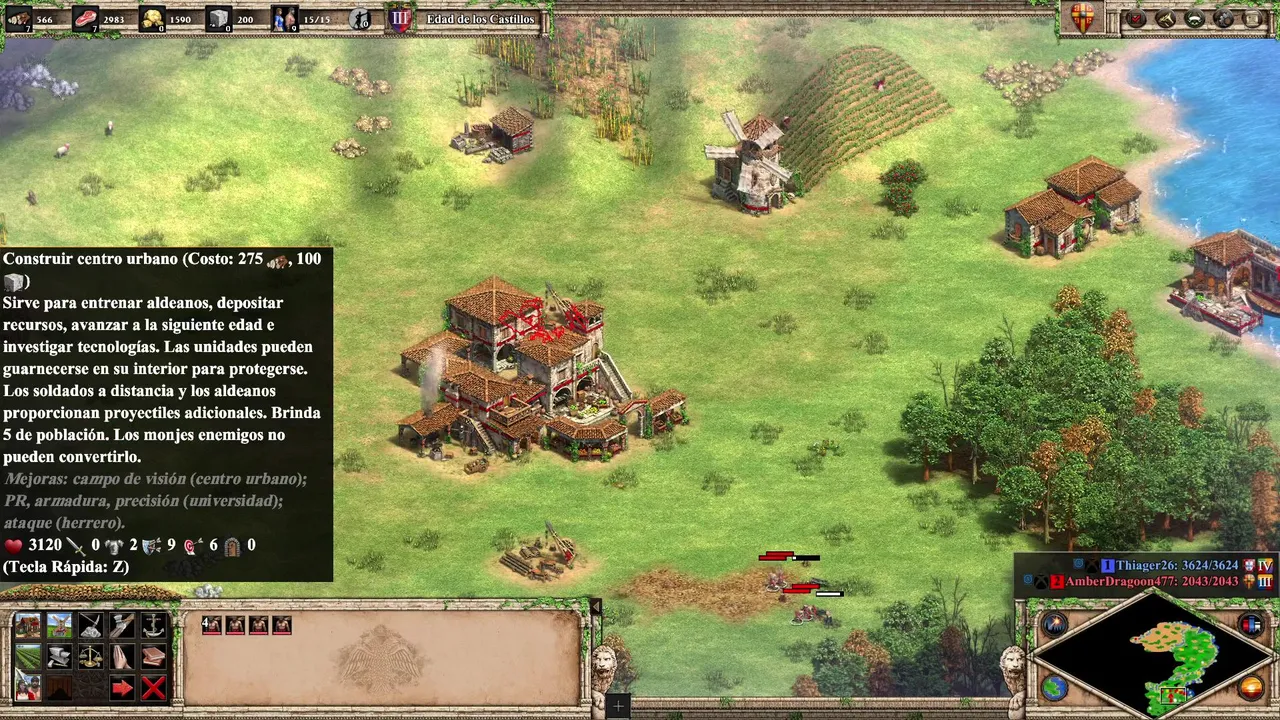Screen dimensions: 1280x720
Task: Build a mining camp via pickaxe icon
Action: click(x=91, y=626)
